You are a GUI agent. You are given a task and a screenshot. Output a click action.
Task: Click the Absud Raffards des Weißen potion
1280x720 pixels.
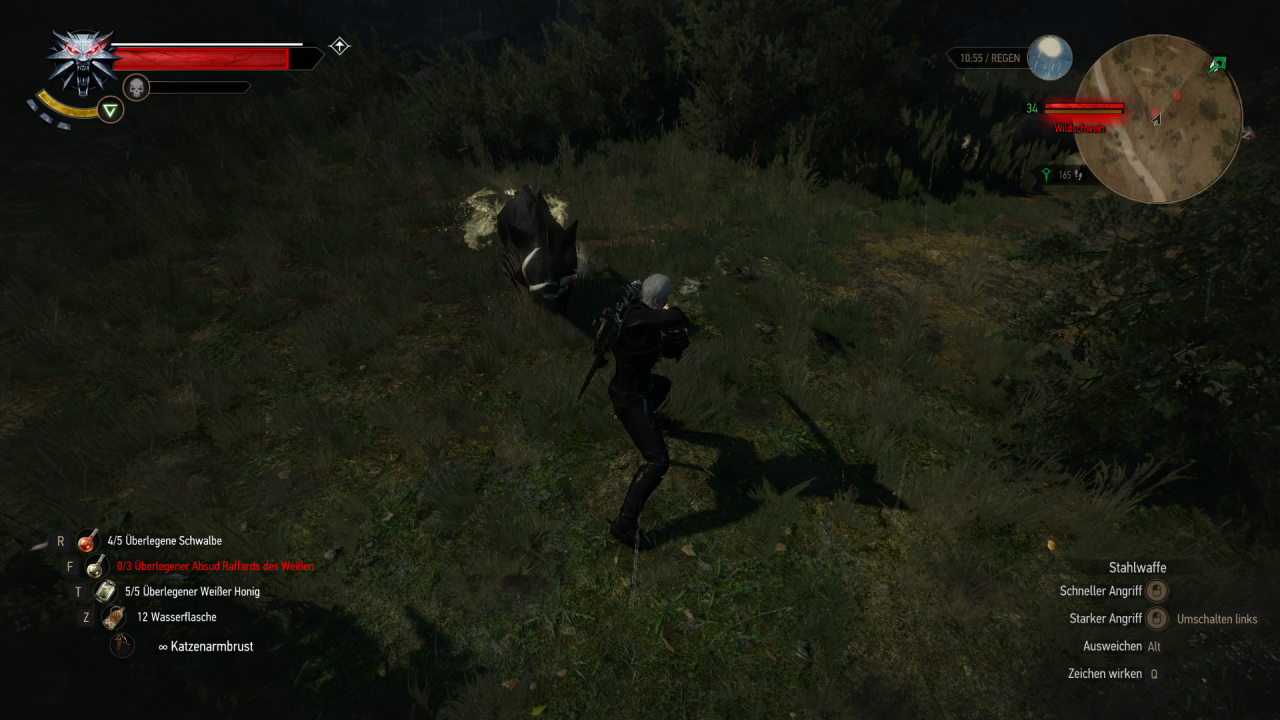98,566
